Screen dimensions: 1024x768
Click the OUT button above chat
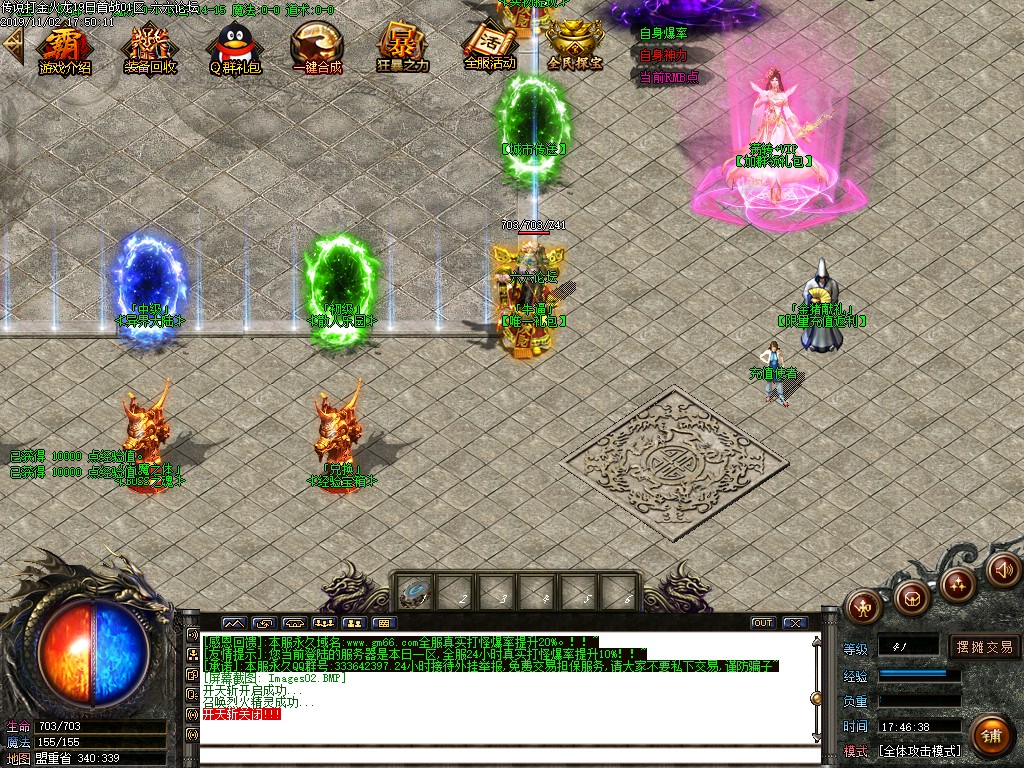(763, 623)
